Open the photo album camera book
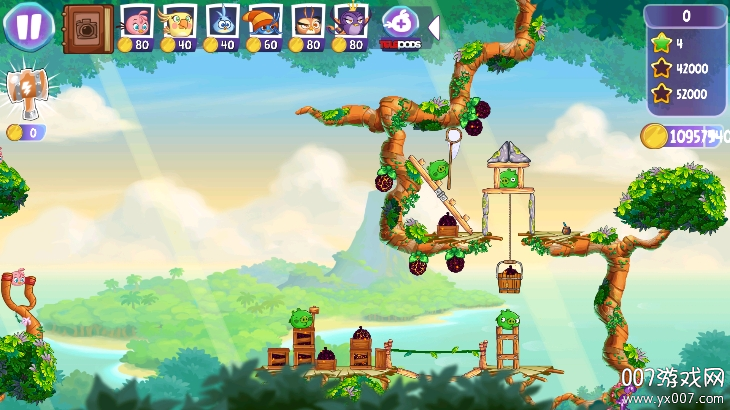 coord(87,28)
